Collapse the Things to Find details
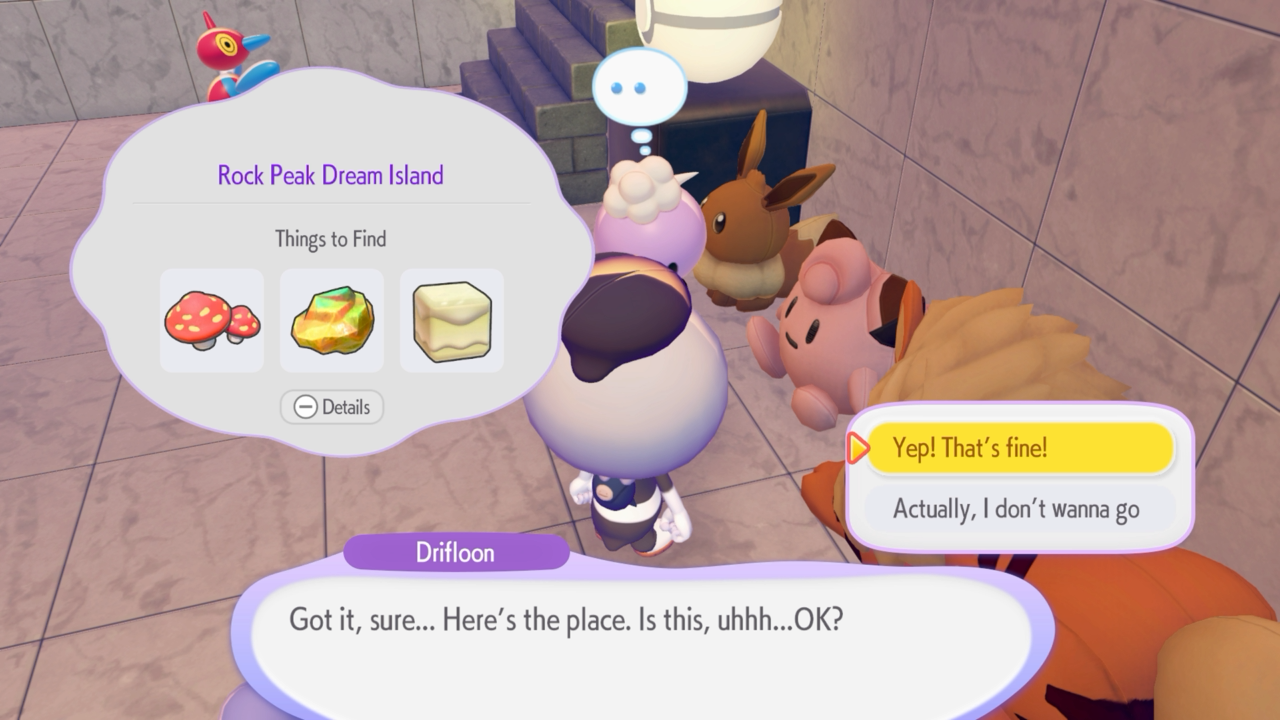Screen dimensions: 1280x720 tap(331, 407)
